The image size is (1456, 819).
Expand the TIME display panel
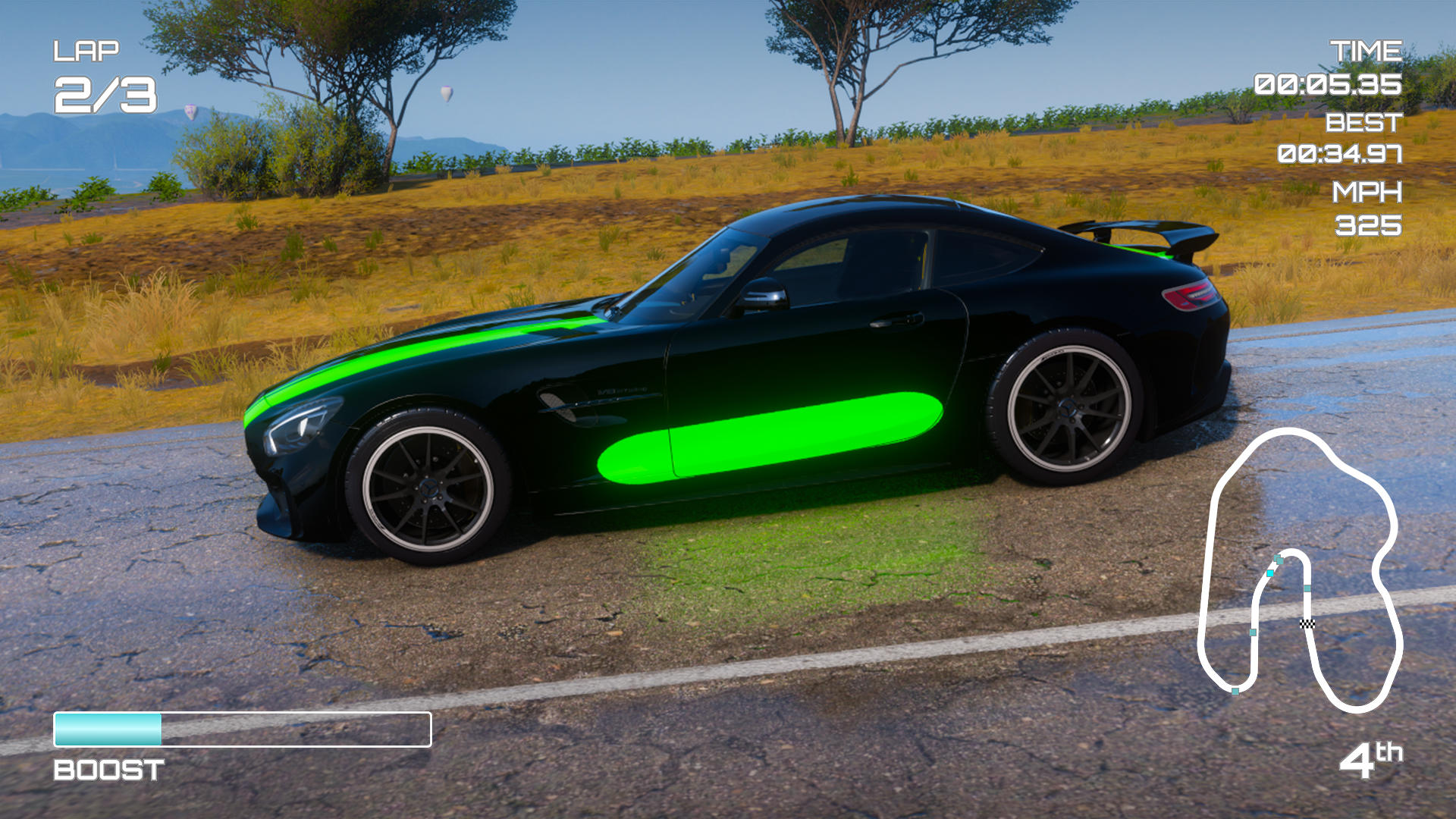tap(1365, 49)
